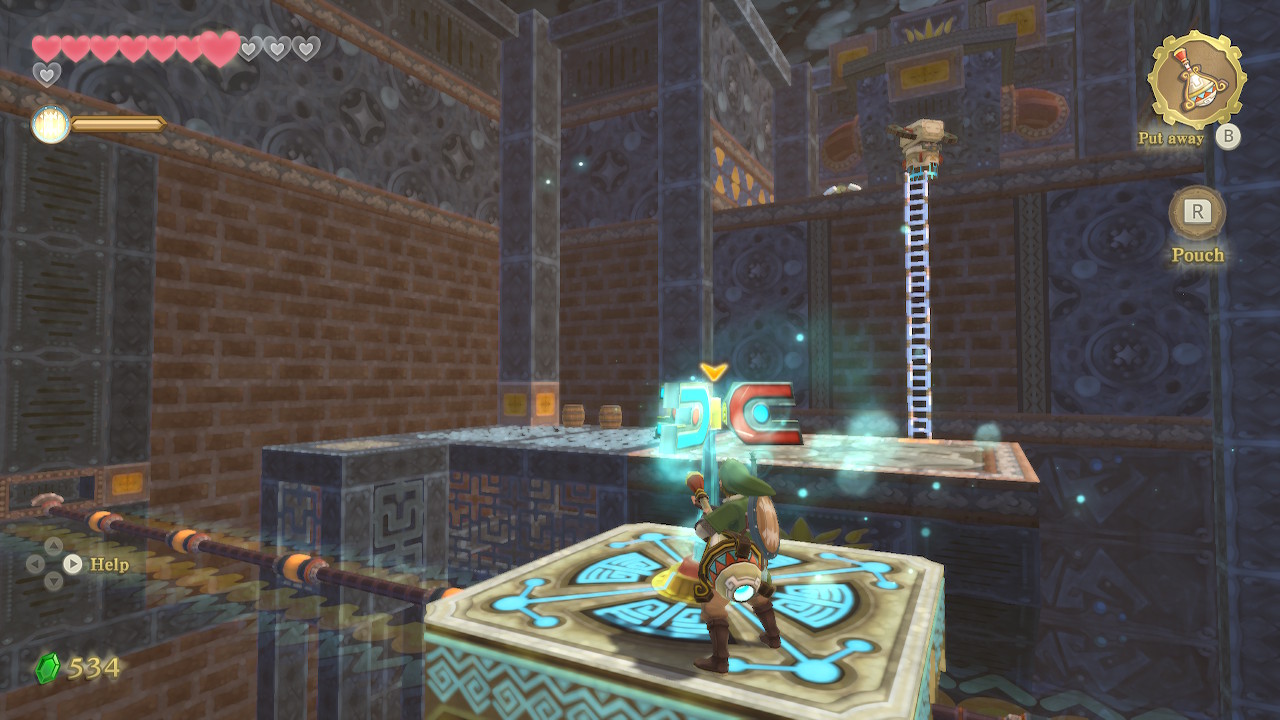The width and height of the screenshot is (1280, 720).
Task: Open the Pouch
Action: [x=1197, y=214]
